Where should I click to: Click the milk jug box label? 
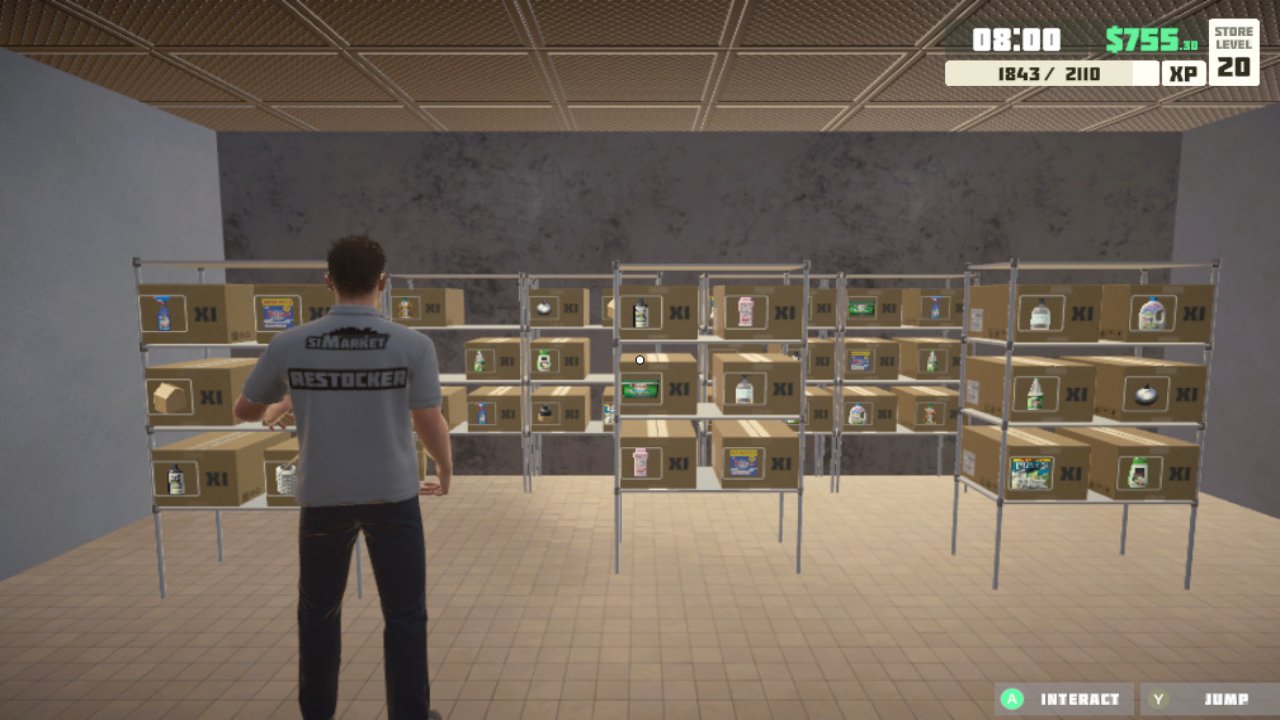[x=858, y=412]
